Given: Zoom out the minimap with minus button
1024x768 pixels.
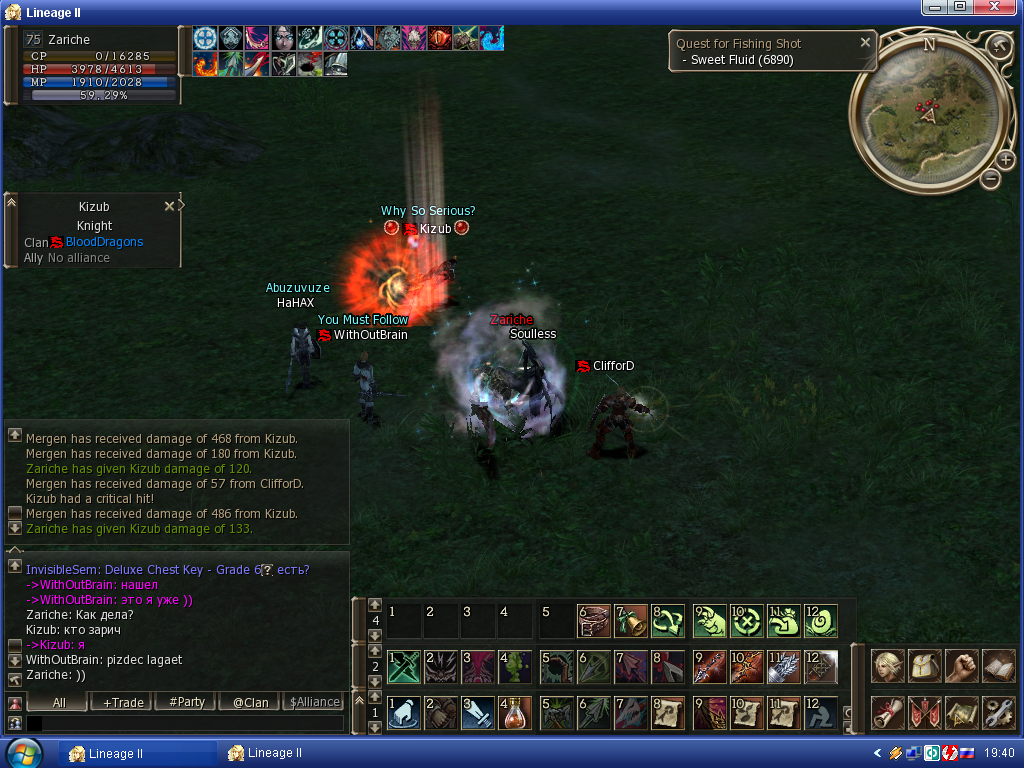Looking at the screenshot, I should tap(990, 179).
